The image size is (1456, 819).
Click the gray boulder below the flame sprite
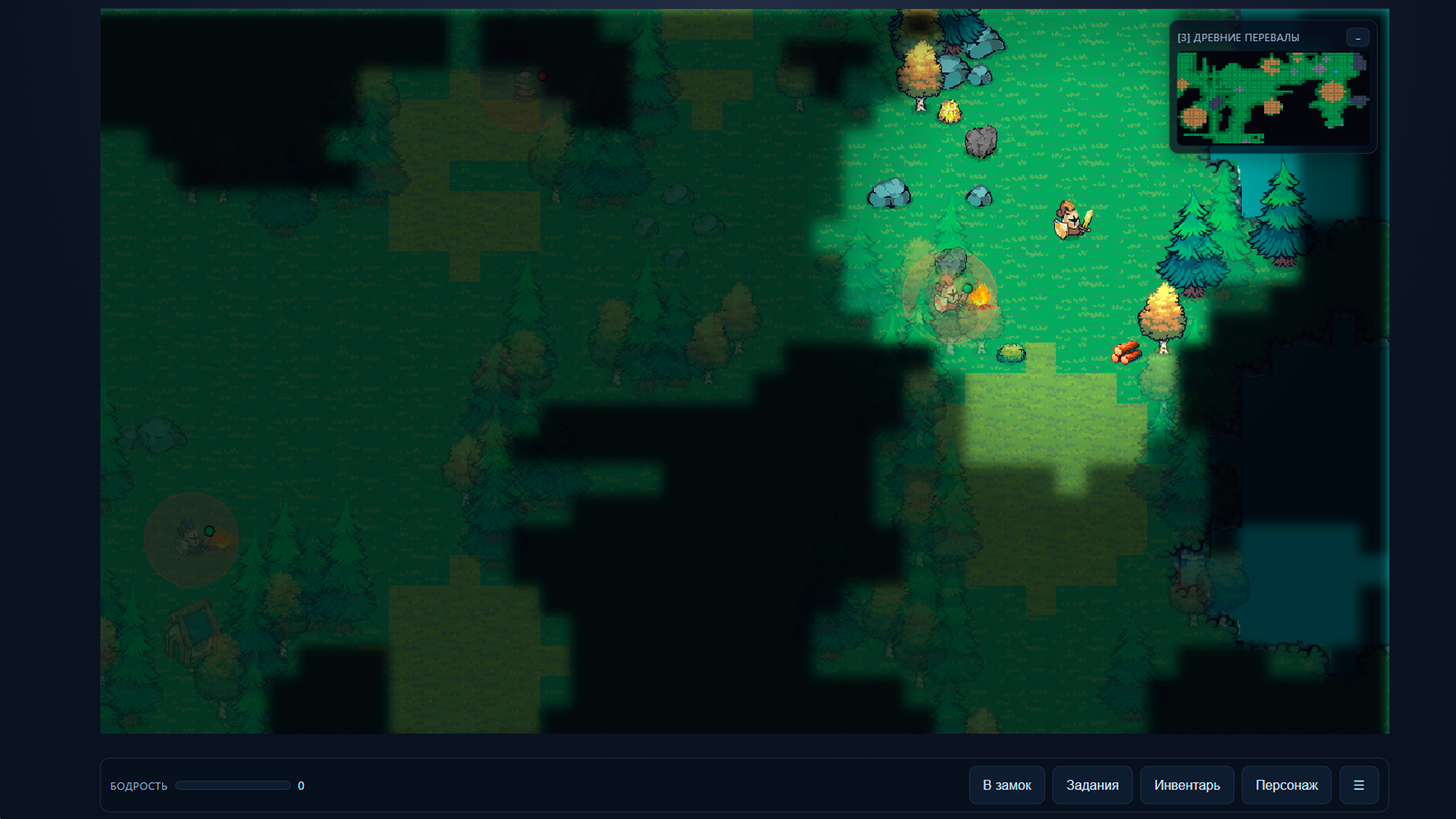983,141
